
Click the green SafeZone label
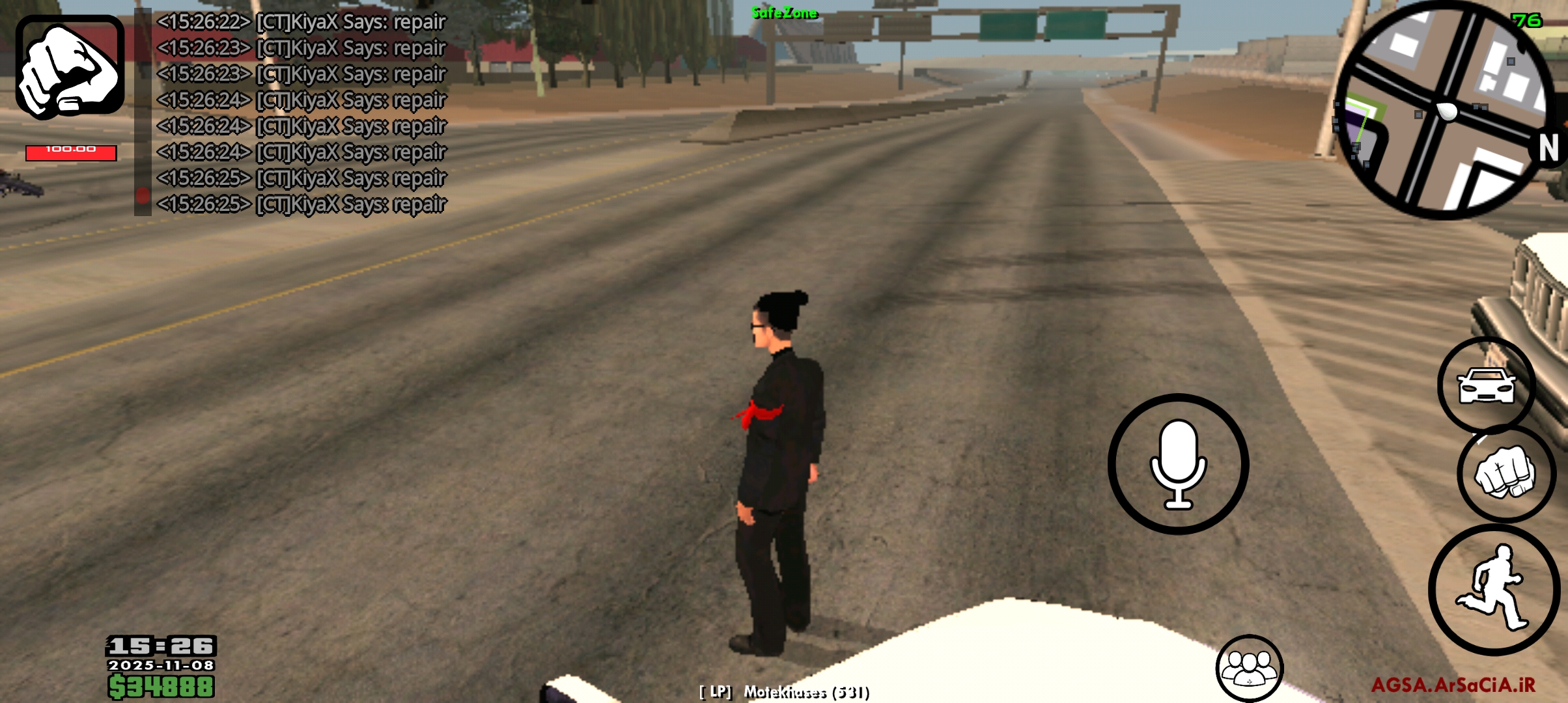tap(784, 11)
